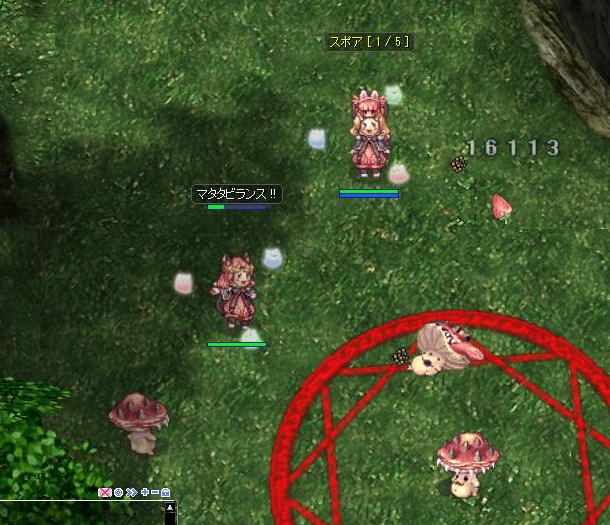Toggle the chat window lock icon
The height and width of the screenshot is (525, 610).
165,492
